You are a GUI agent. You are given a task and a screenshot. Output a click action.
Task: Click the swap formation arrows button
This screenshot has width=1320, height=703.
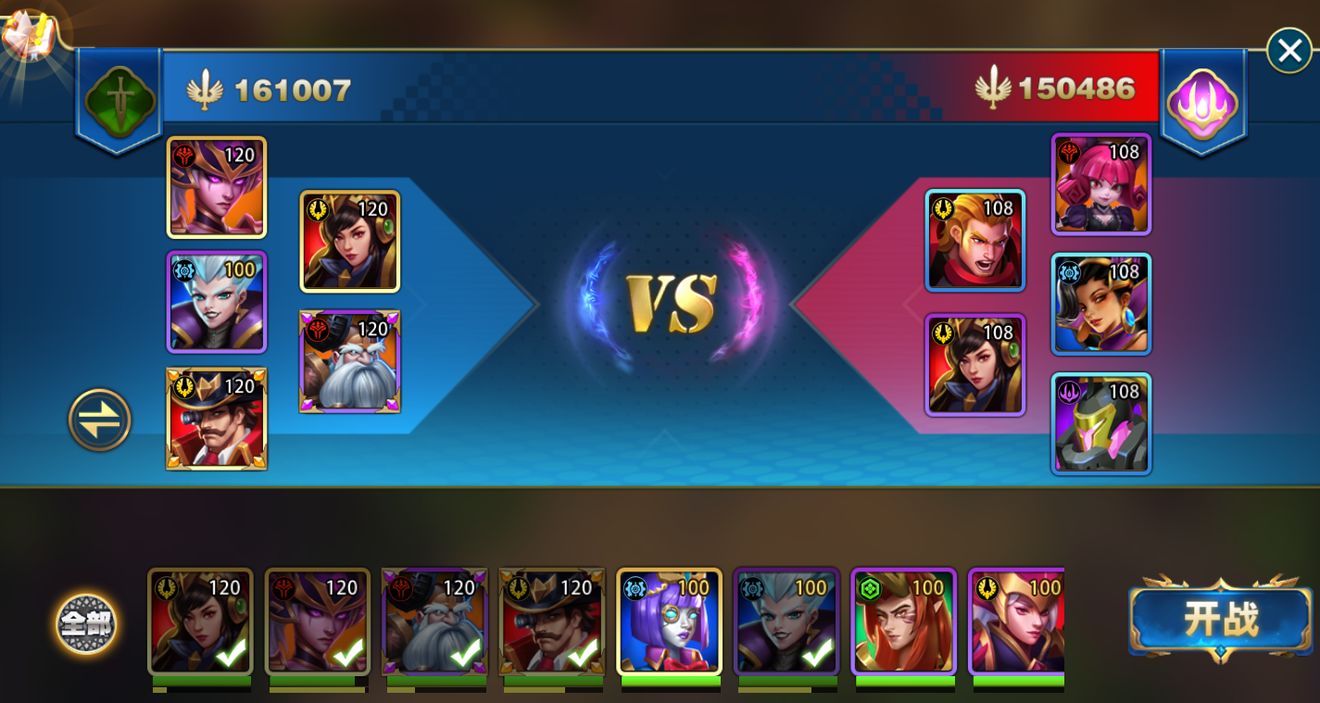(100, 420)
